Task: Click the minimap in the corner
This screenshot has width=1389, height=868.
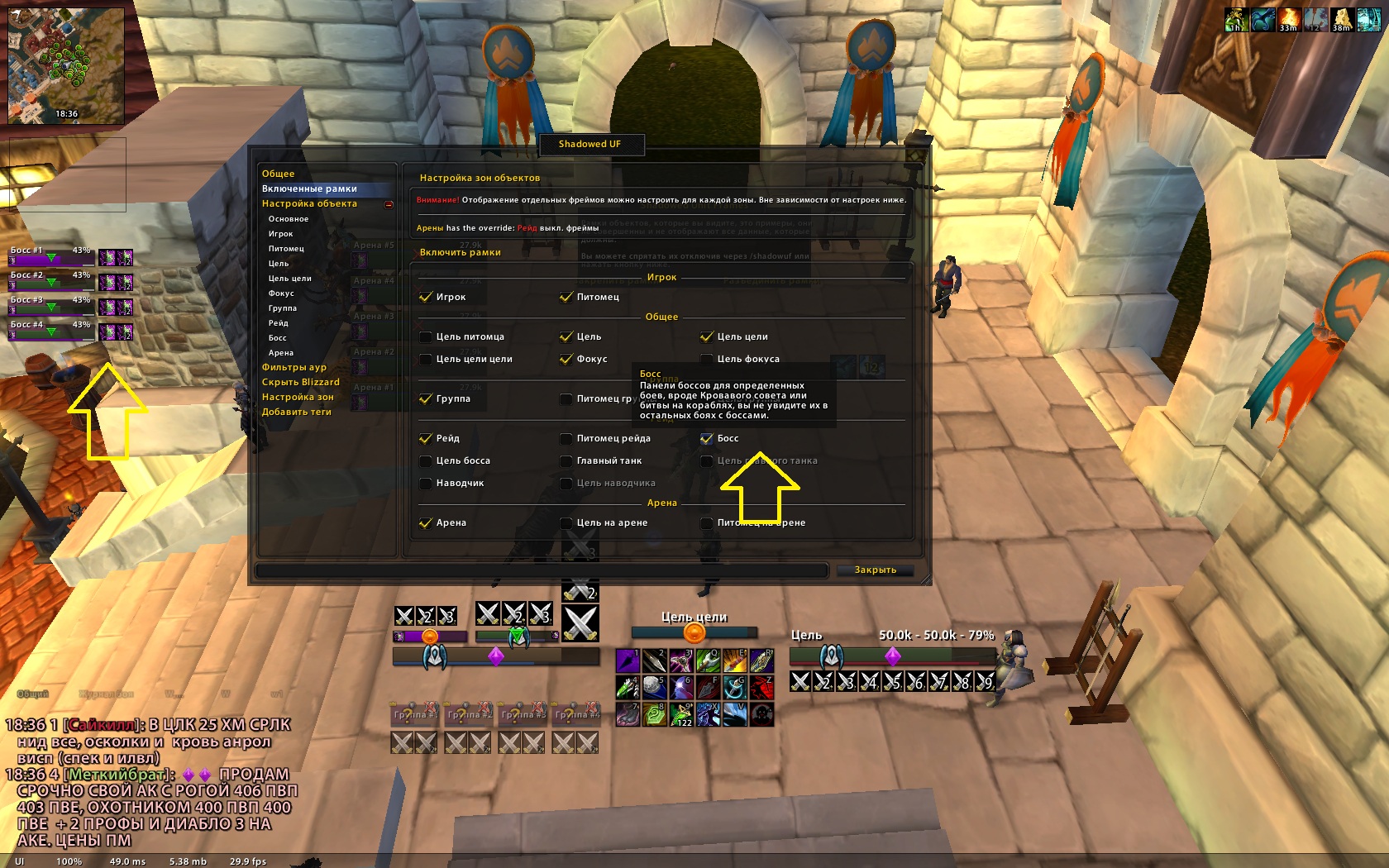Action: (x=66, y=66)
